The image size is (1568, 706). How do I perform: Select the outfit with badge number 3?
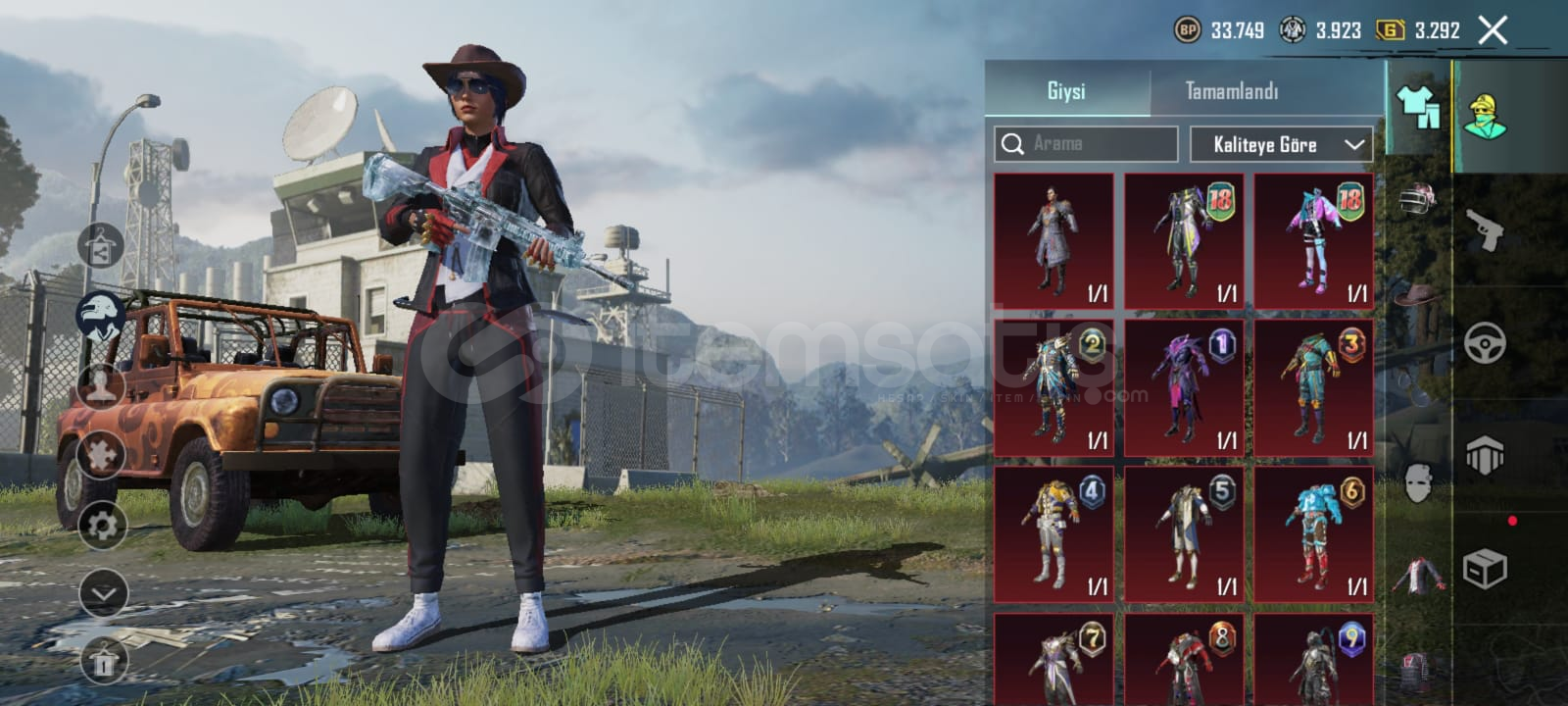pos(1313,387)
